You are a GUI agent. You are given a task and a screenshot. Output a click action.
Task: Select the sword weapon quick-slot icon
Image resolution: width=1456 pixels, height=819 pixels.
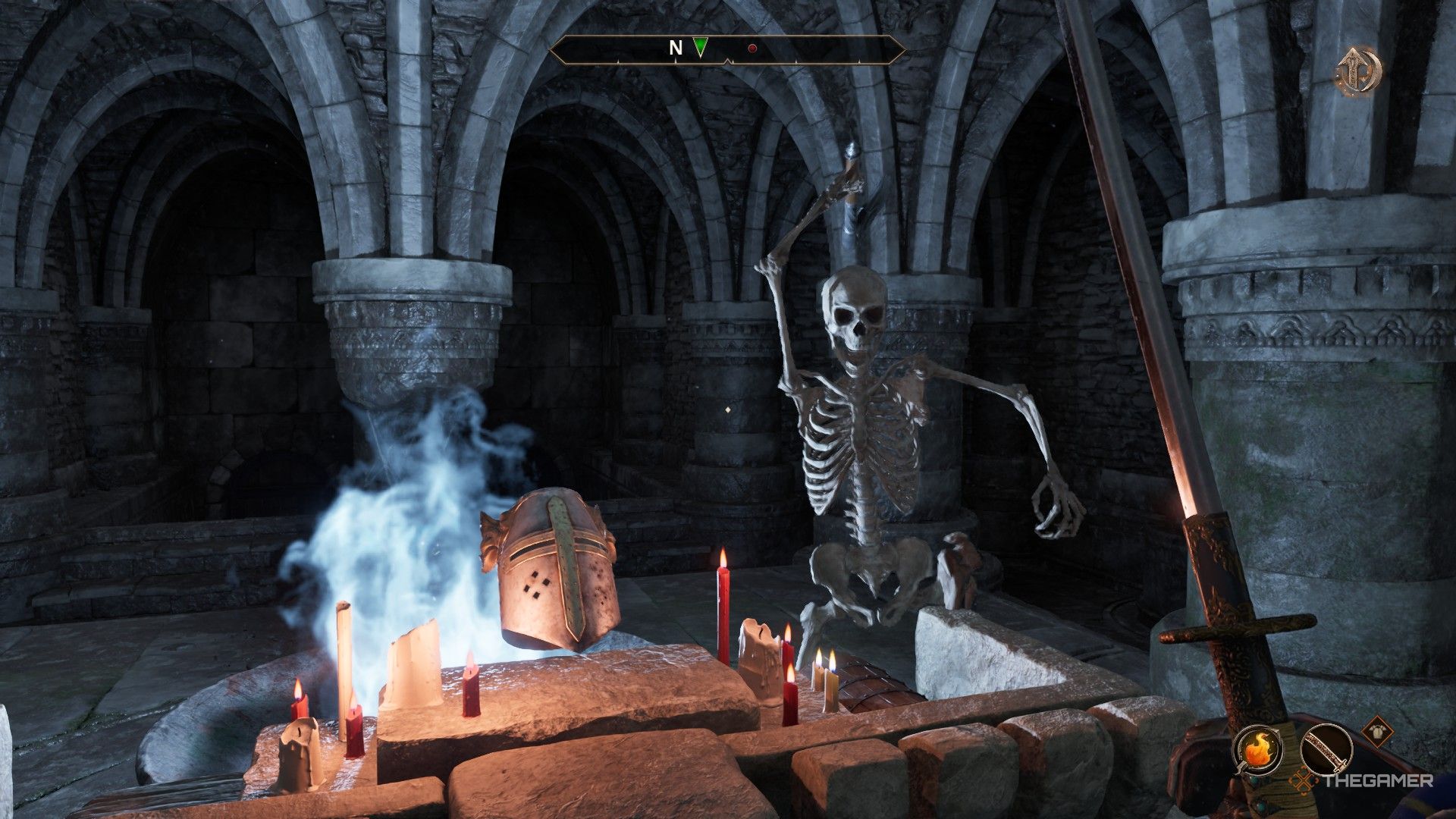click(x=1326, y=749)
